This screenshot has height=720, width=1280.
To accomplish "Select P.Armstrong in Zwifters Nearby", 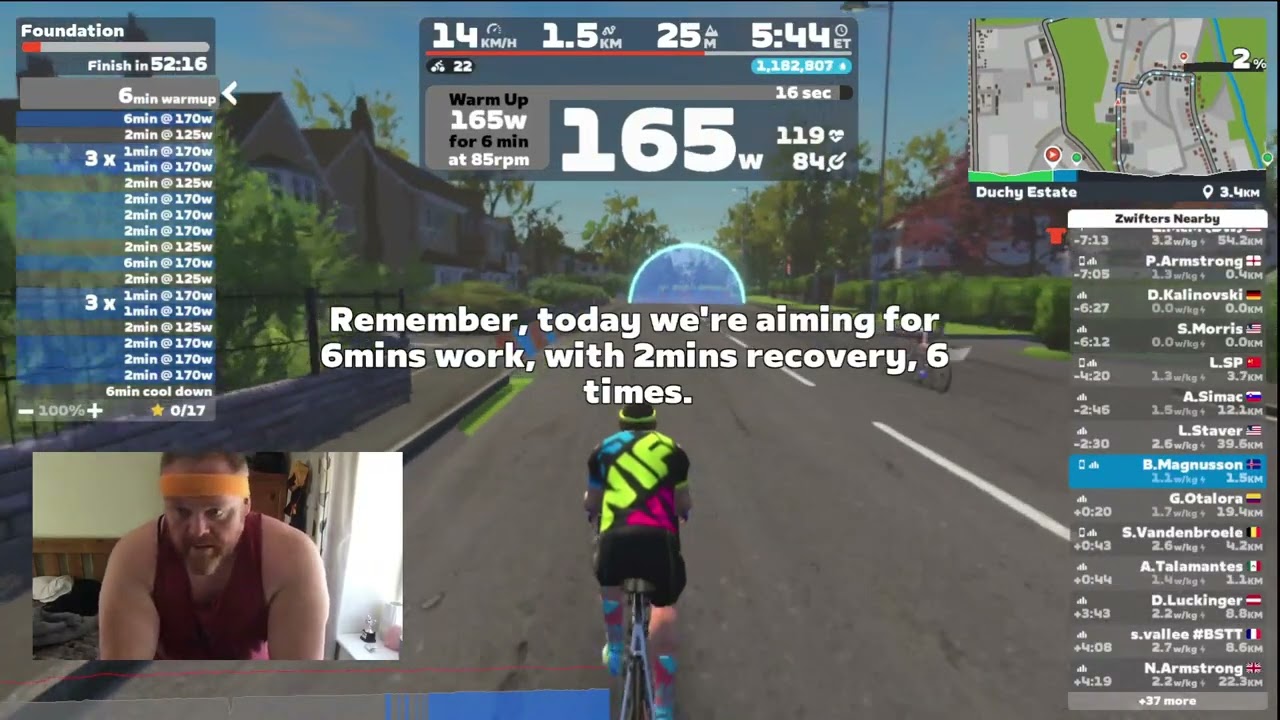I will (x=1167, y=267).
